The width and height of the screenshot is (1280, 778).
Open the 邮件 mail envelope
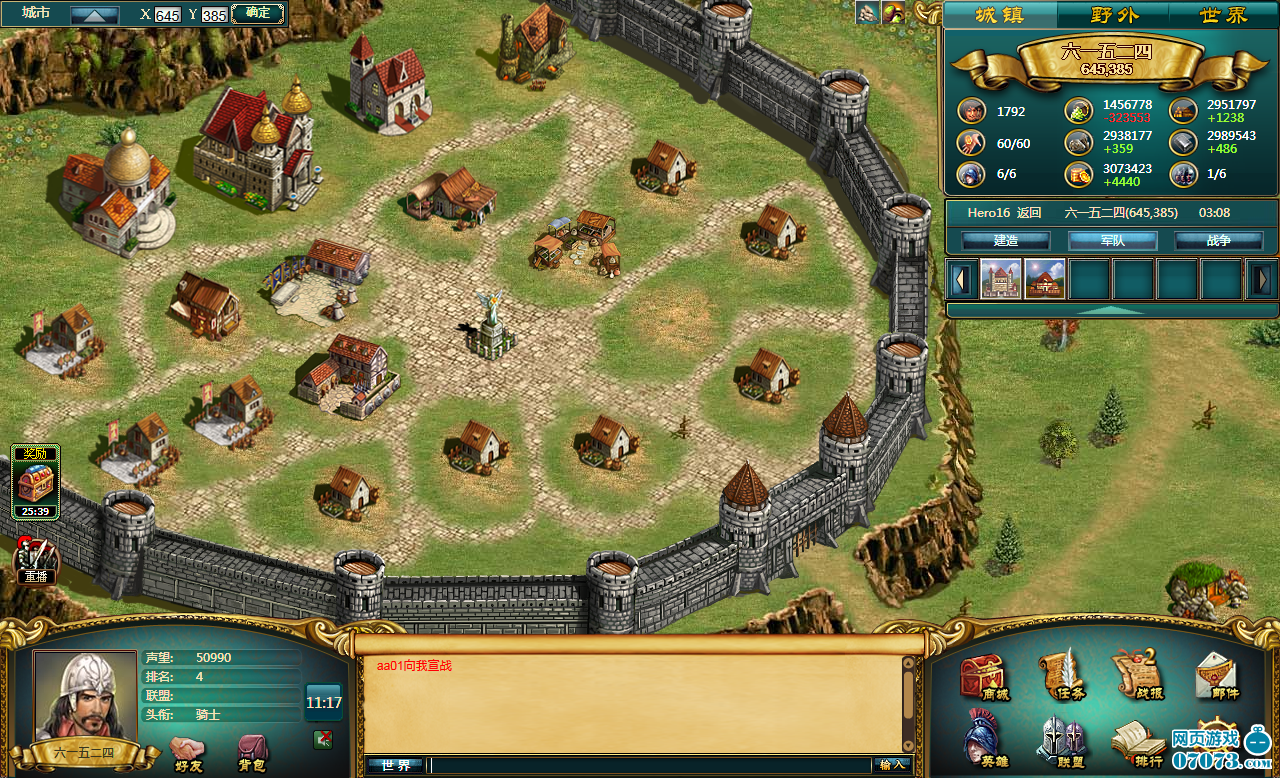pyautogui.click(x=1216, y=677)
